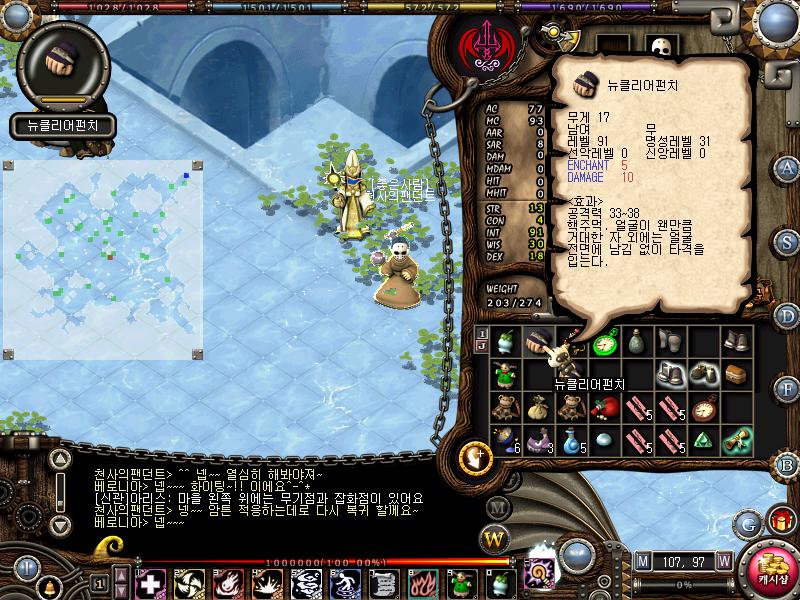
Task: Click the round G button
Action: coord(747,523)
